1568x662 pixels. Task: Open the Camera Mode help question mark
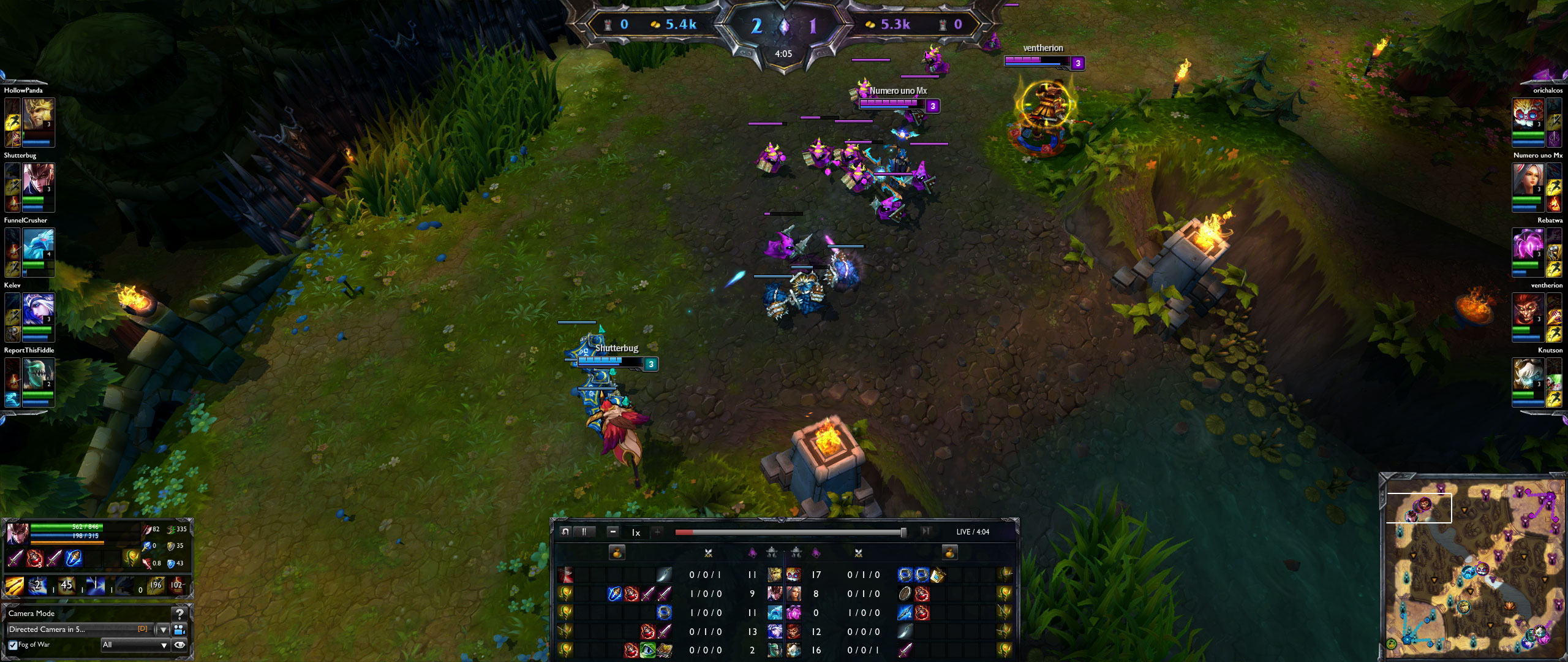[179, 613]
